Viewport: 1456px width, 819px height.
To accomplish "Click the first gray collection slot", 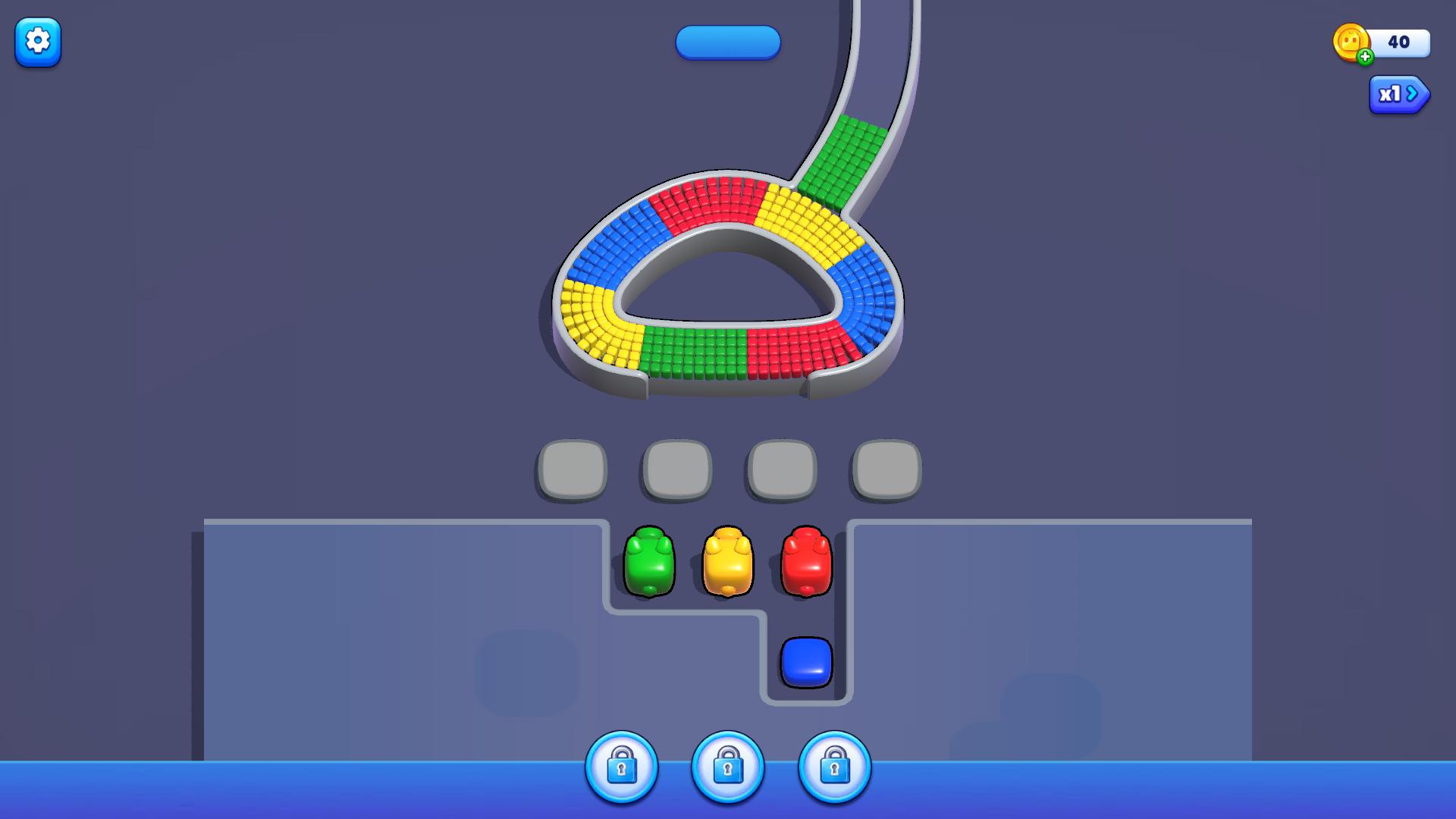I will pos(572,469).
